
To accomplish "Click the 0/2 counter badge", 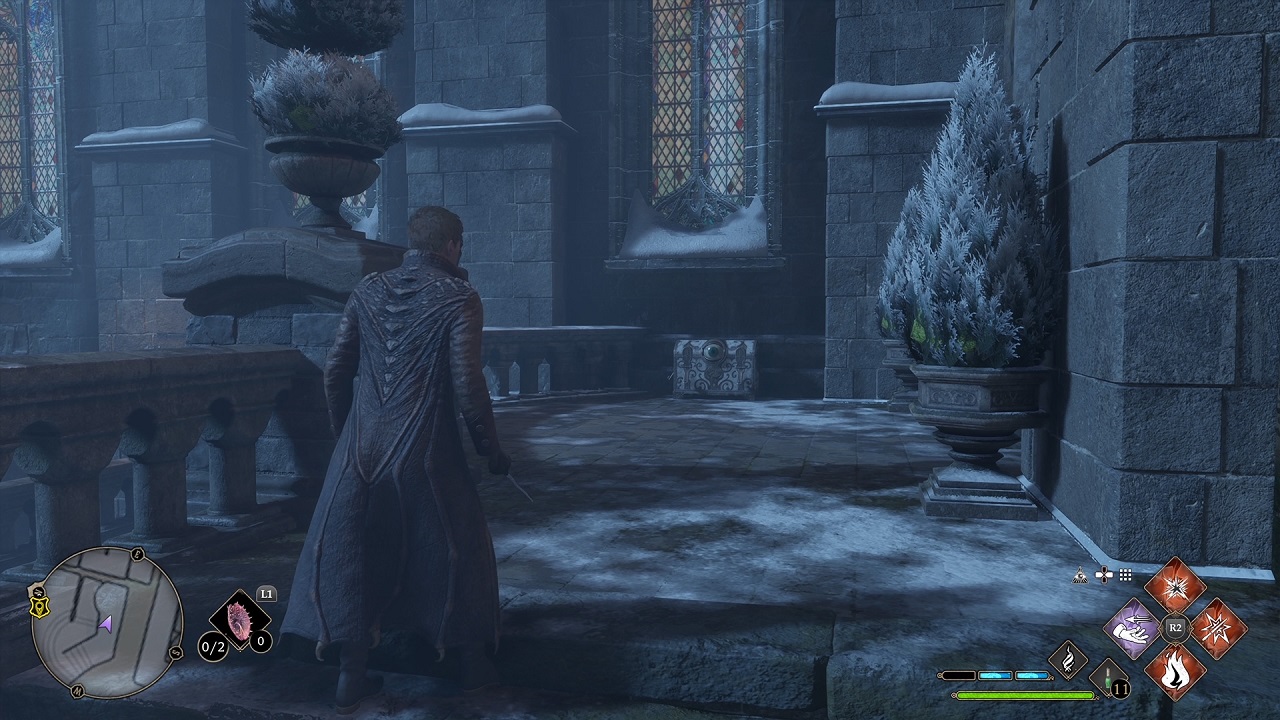I will [x=210, y=645].
